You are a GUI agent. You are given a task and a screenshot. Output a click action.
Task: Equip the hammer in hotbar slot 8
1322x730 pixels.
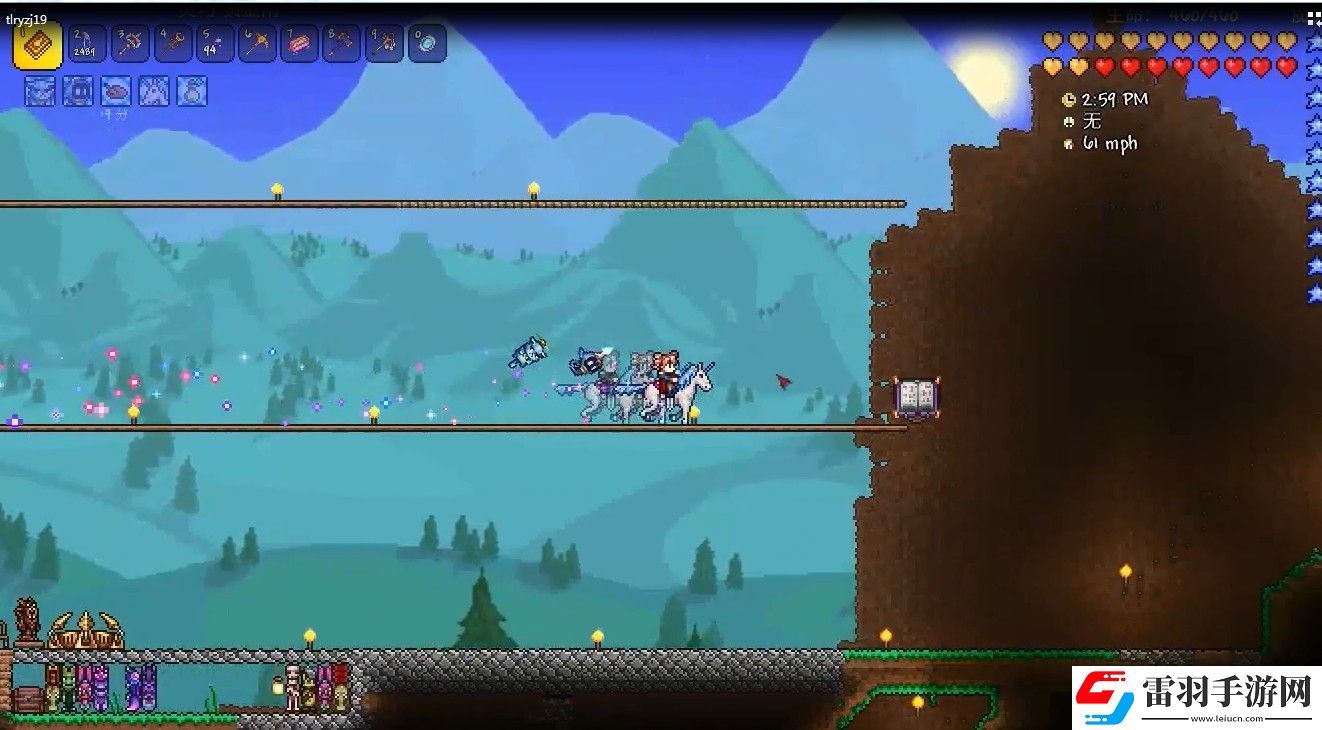pos(341,44)
